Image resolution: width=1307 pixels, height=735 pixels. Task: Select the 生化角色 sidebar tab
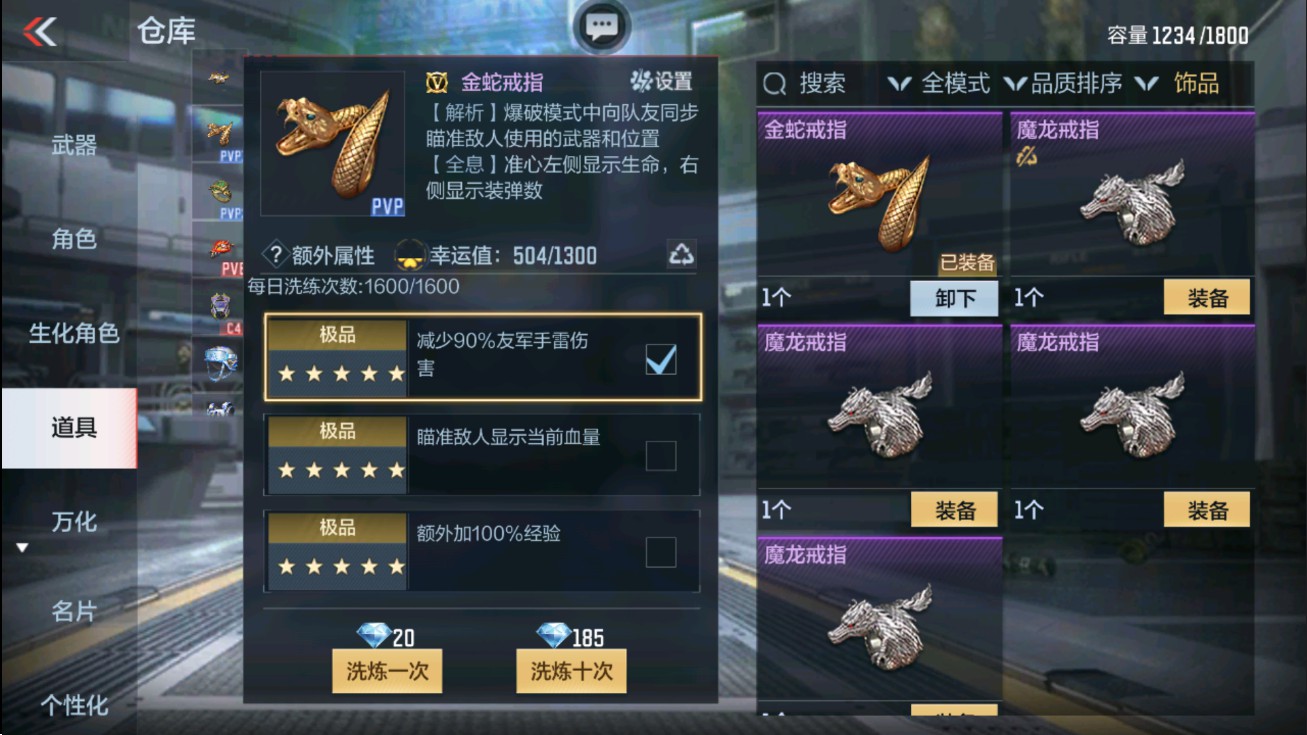tap(74, 334)
